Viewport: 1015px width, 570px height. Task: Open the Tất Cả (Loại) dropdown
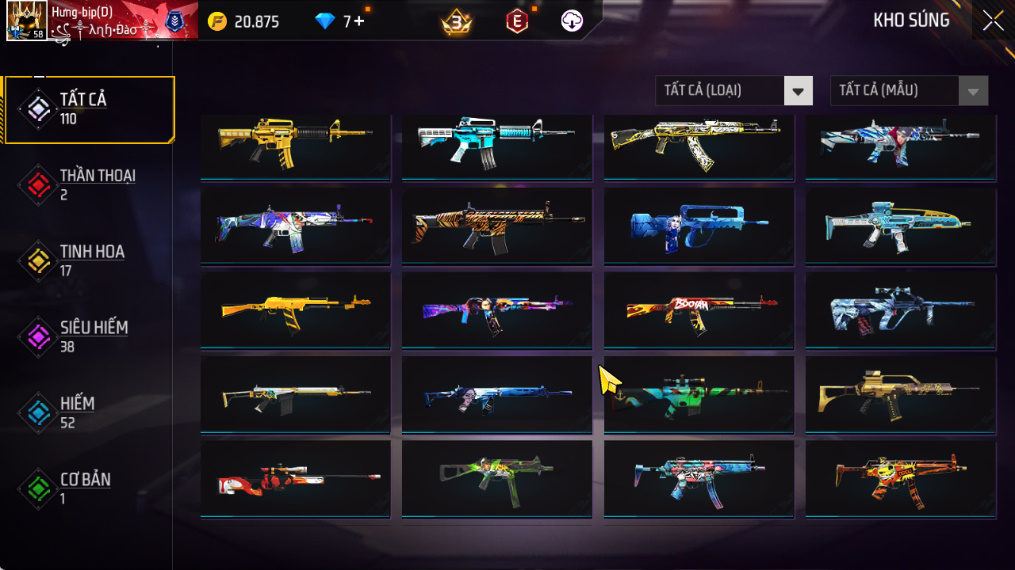(x=734, y=91)
